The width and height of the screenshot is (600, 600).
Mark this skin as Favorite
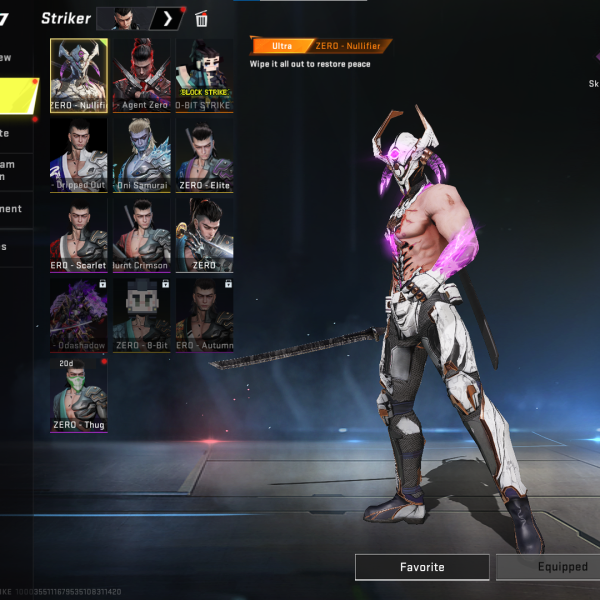[422, 567]
